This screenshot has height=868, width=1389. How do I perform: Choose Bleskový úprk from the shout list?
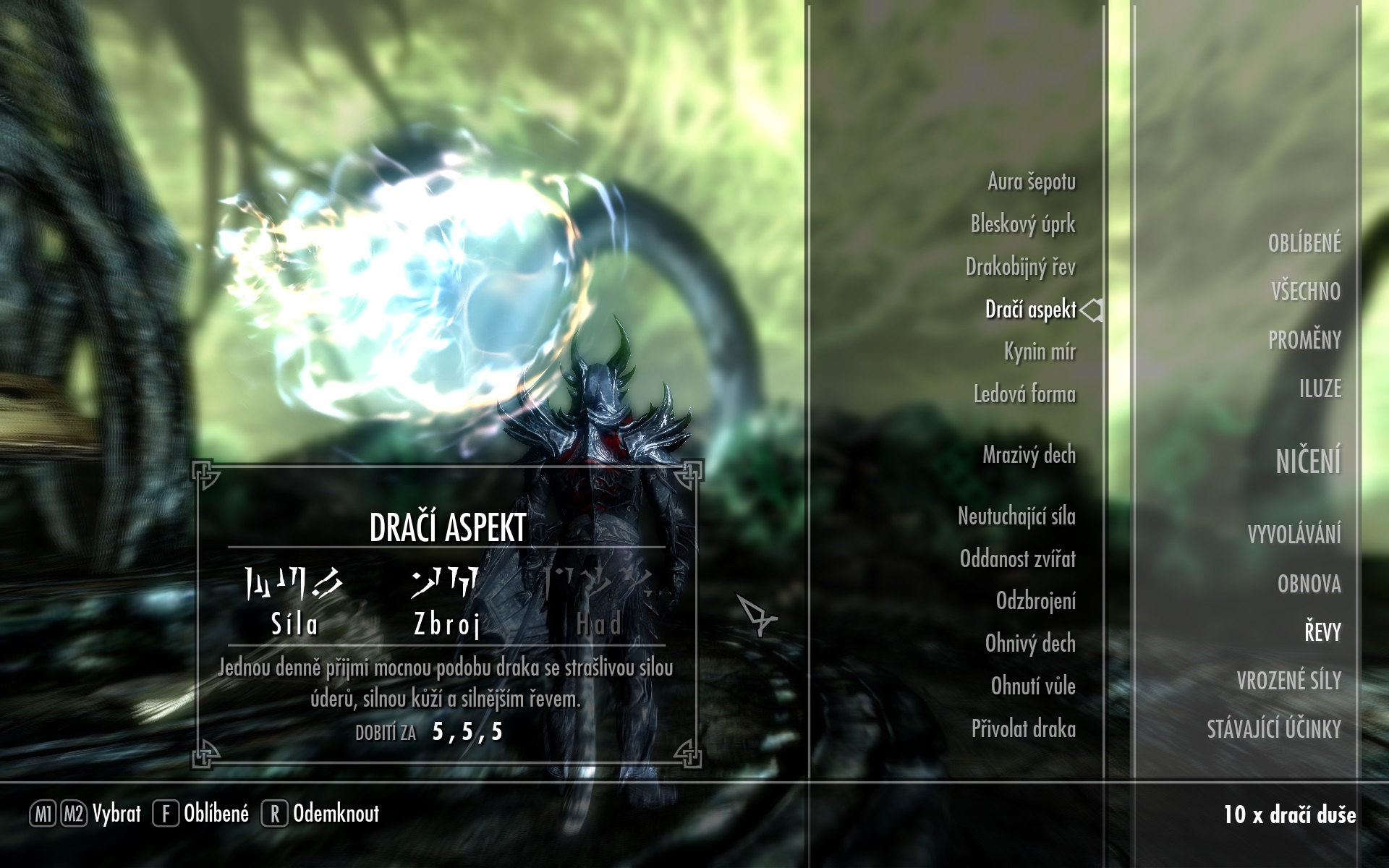[x=1023, y=224]
